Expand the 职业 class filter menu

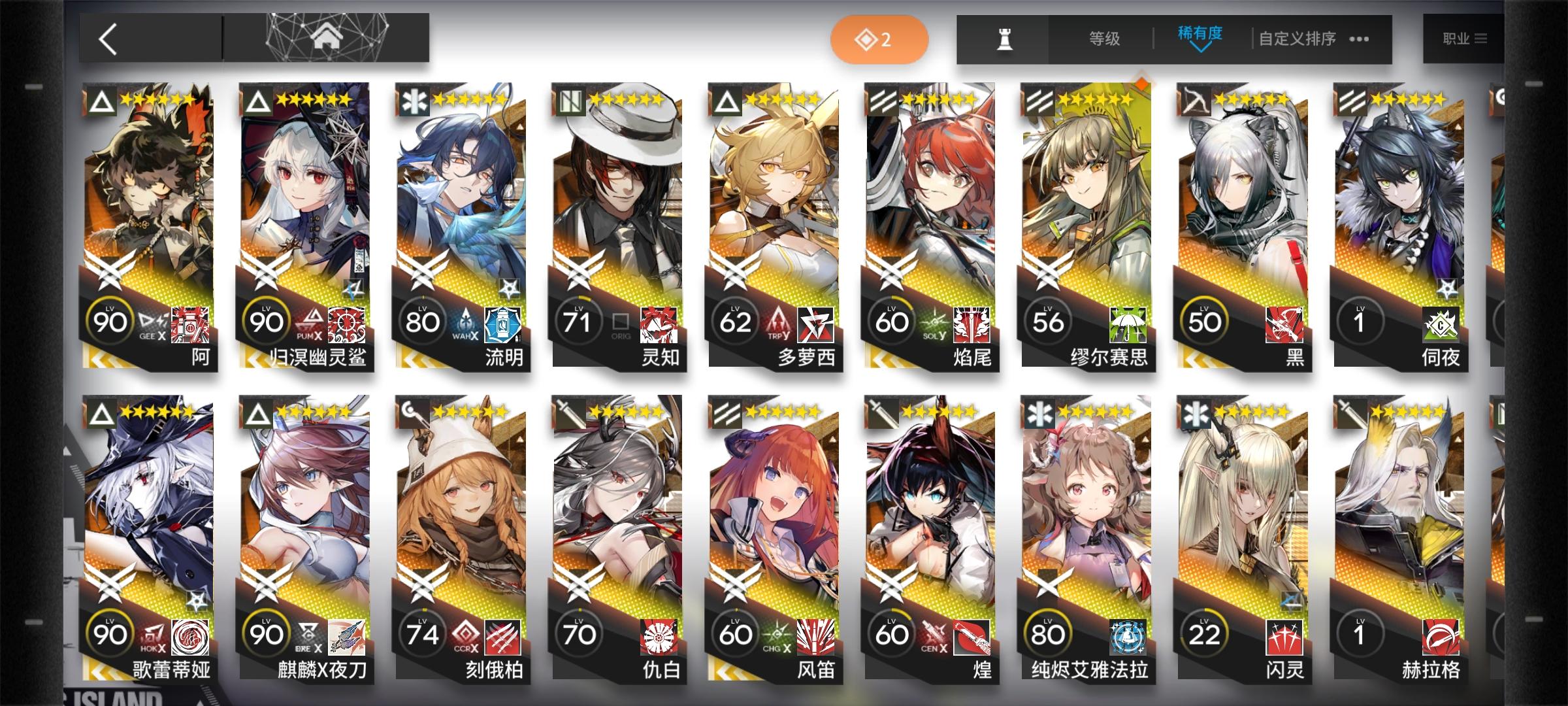tap(1467, 39)
